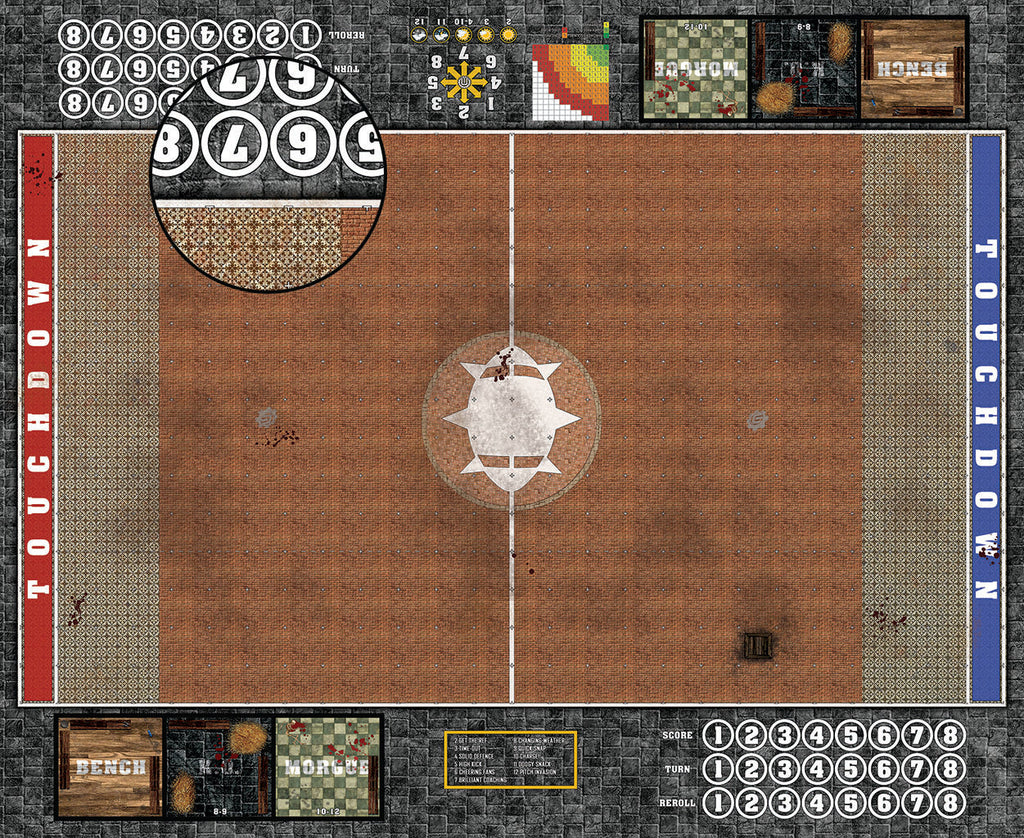Mark number 8 on the upright Score track
Image resolution: width=1024 pixels, height=838 pixels.
pos(949,736)
